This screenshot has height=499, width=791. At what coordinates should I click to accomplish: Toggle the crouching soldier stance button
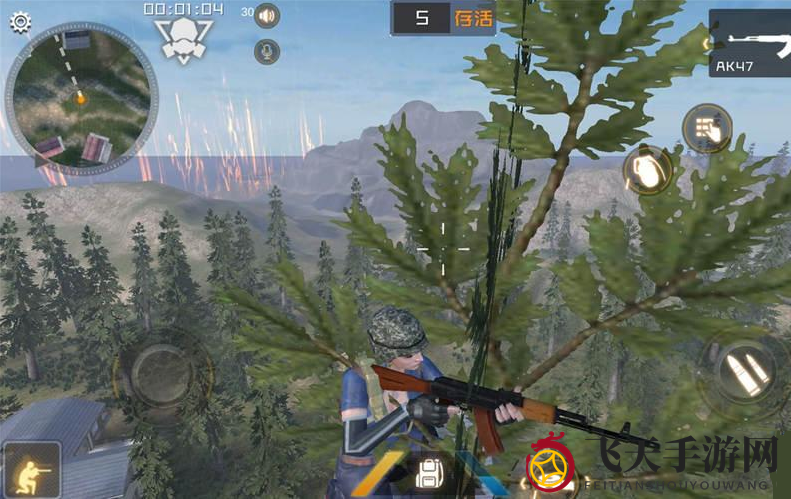pyautogui.click(x=32, y=469)
